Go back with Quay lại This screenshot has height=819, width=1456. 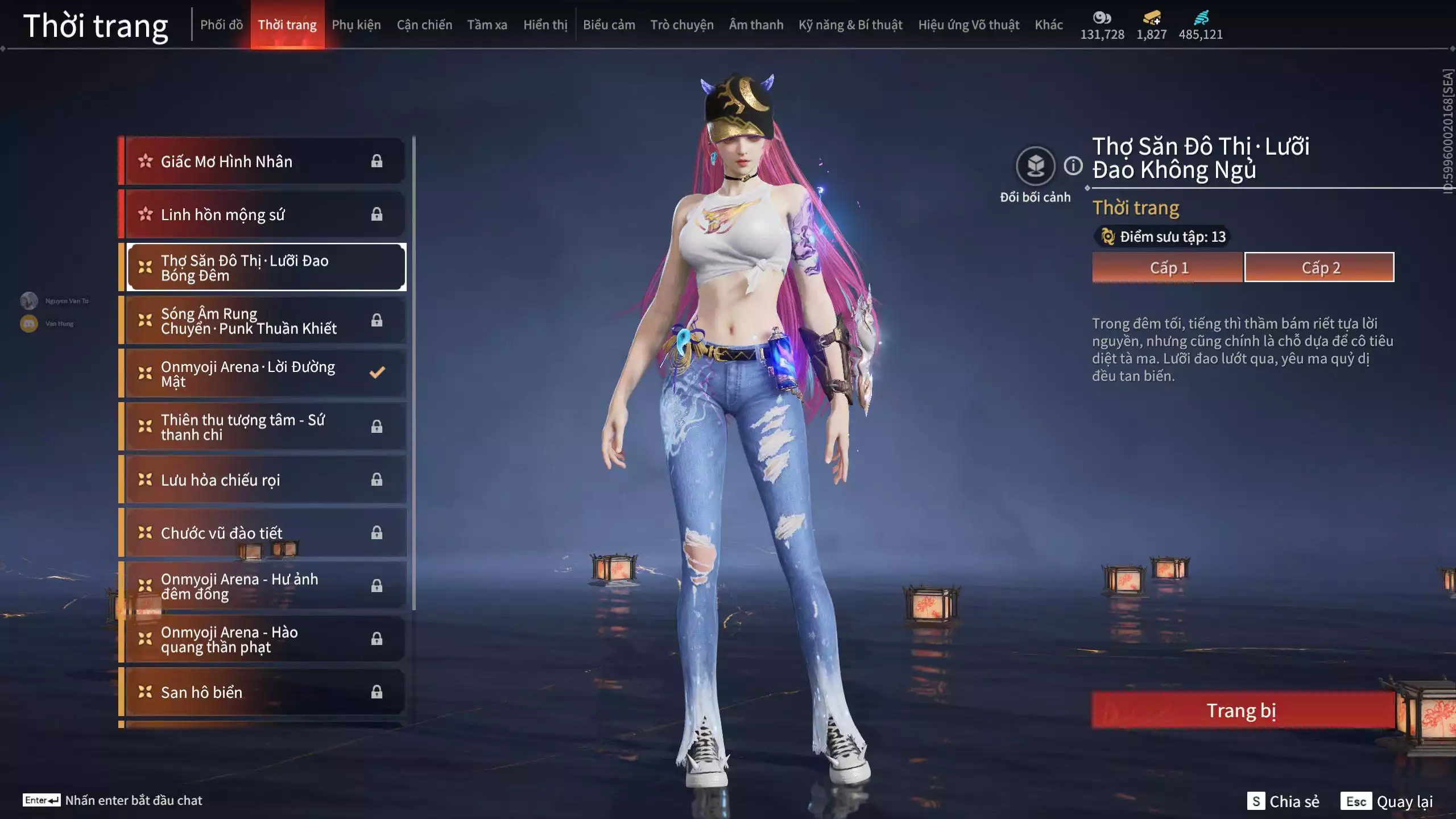1387,801
